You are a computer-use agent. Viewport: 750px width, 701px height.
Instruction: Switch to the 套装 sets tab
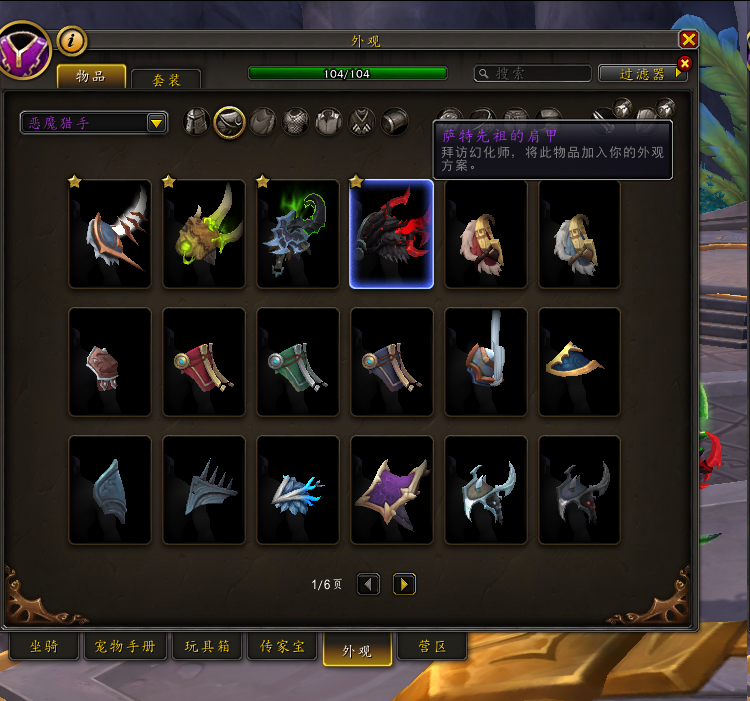pos(165,79)
